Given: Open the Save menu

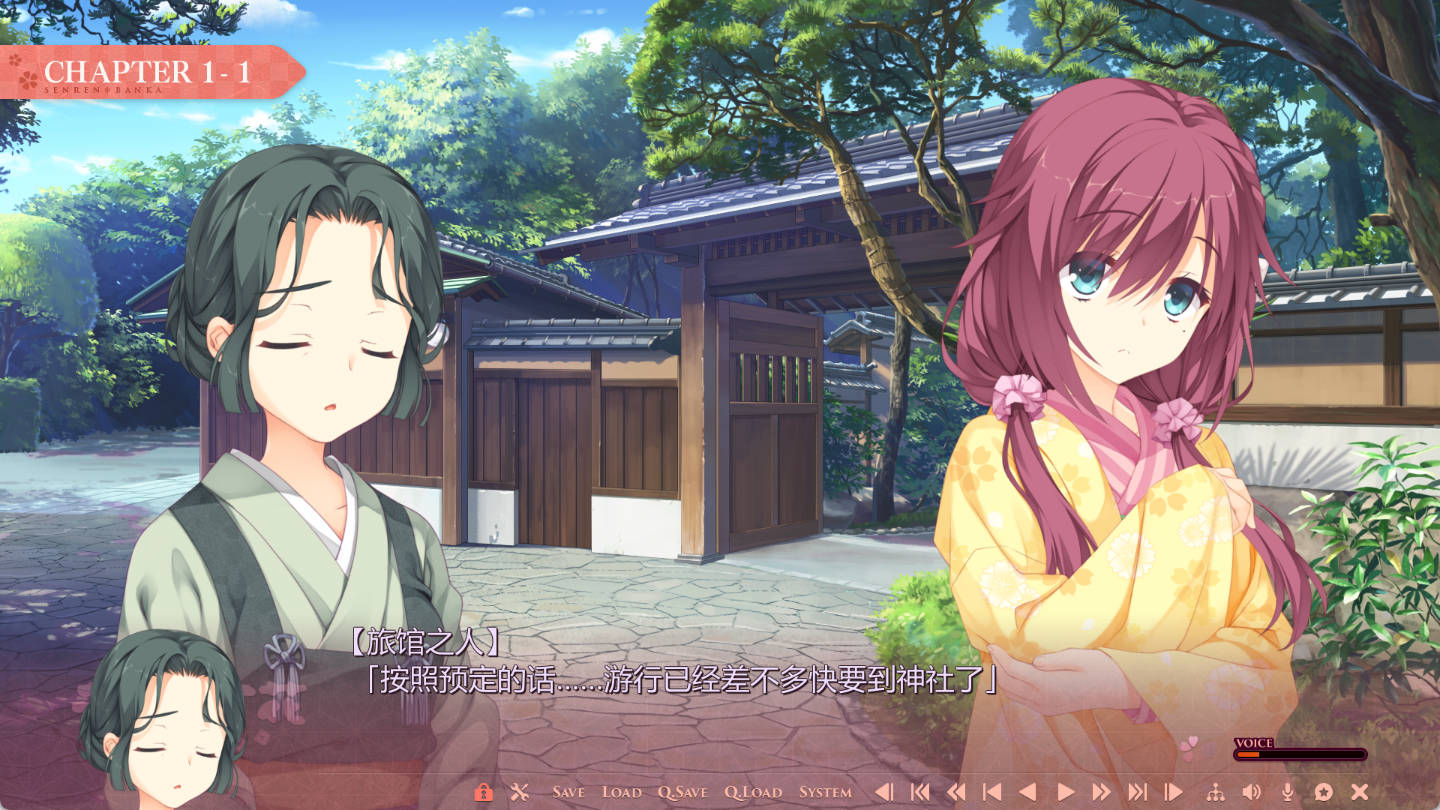Looking at the screenshot, I should coord(568,792).
